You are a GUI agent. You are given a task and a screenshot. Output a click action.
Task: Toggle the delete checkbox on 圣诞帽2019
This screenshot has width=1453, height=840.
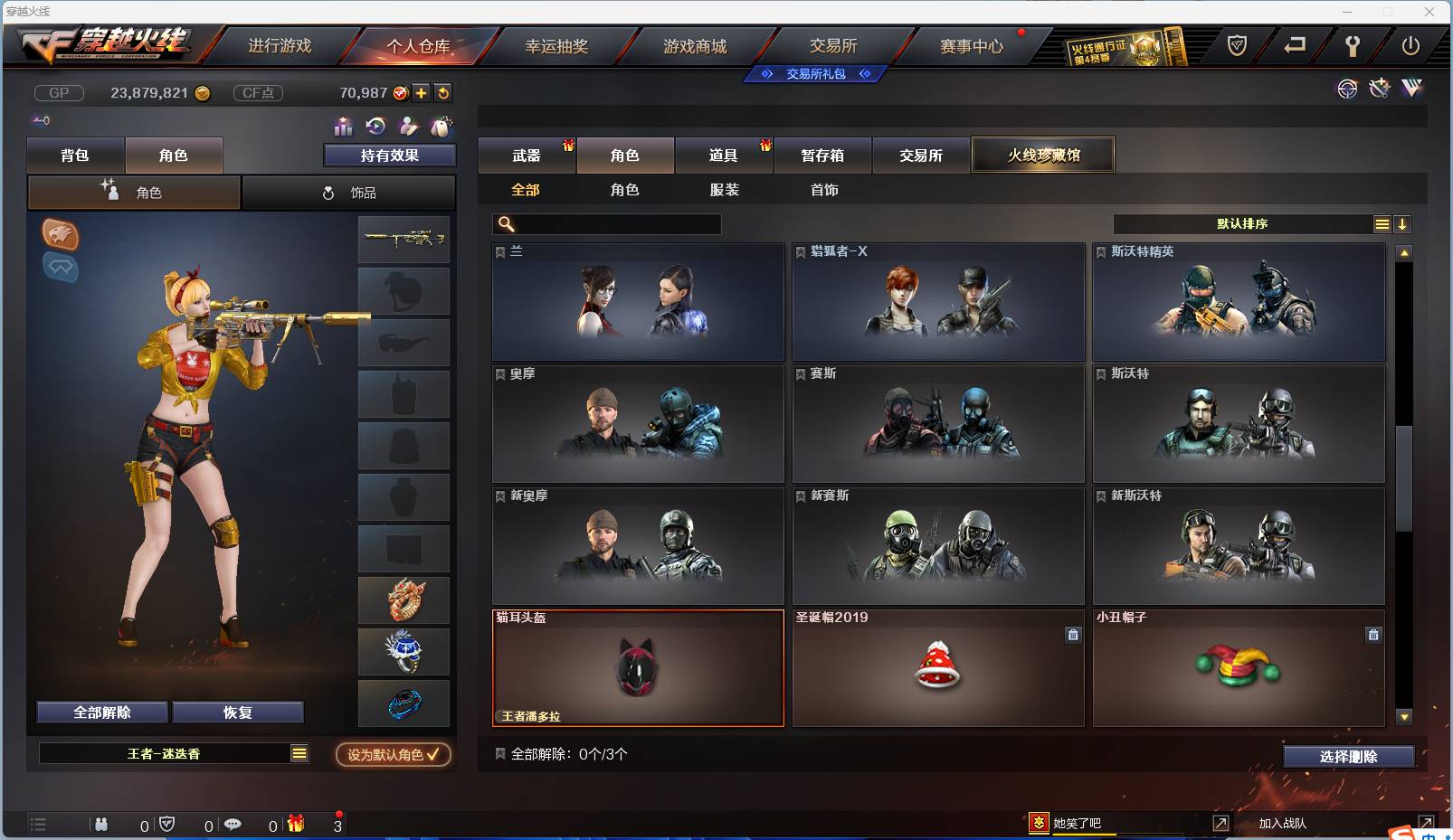pos(1074,636)
